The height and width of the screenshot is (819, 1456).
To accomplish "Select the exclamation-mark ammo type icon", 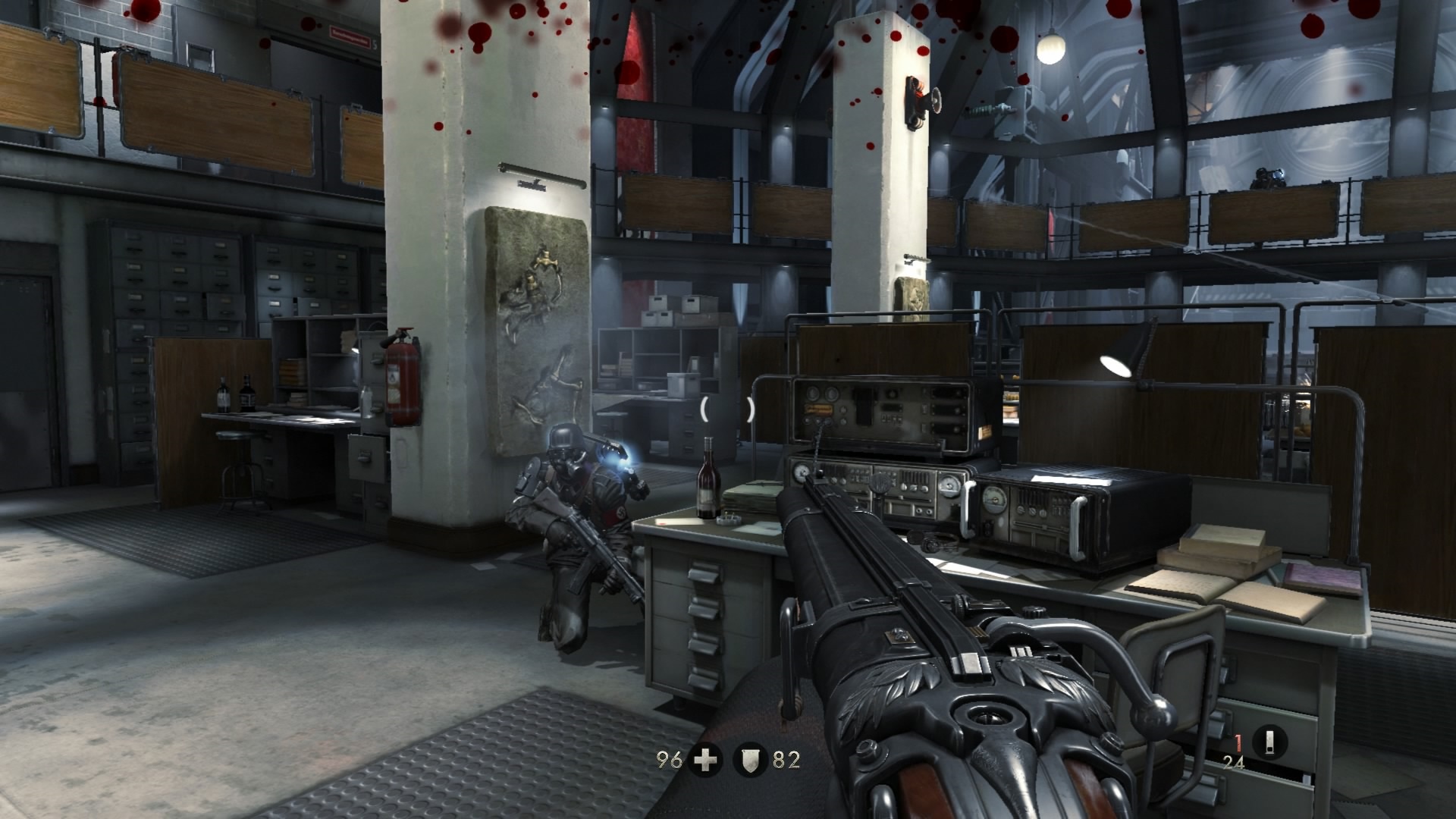I will [1270, 742].
